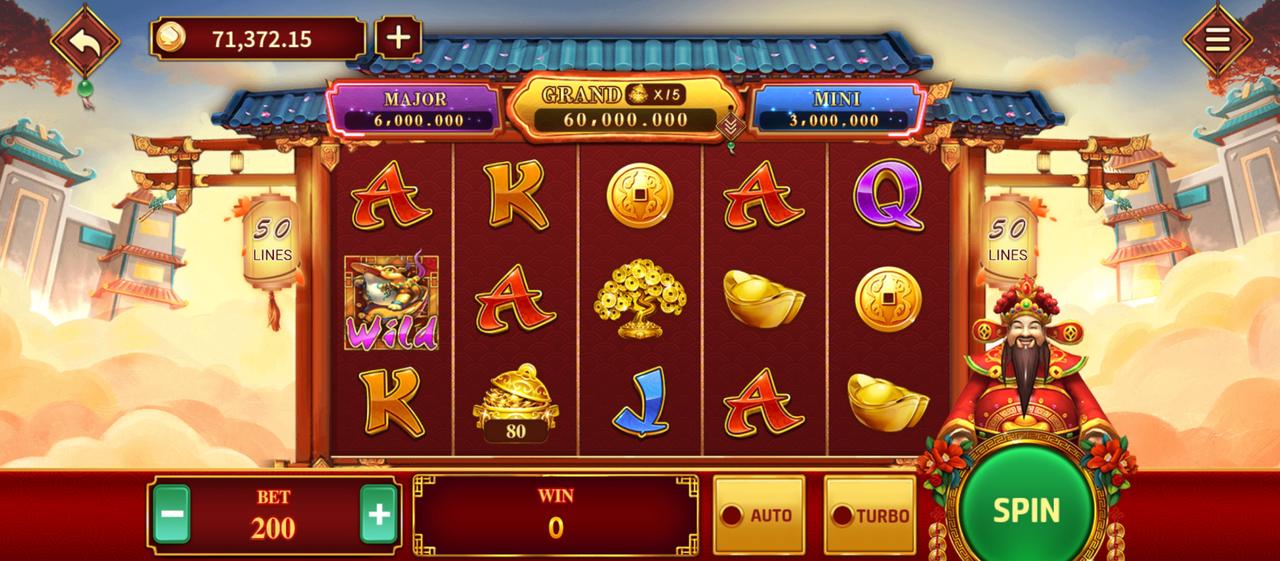Expand the arrow under Grand jackpot
The image size is (1280, 561).
[x=731, y=126]
